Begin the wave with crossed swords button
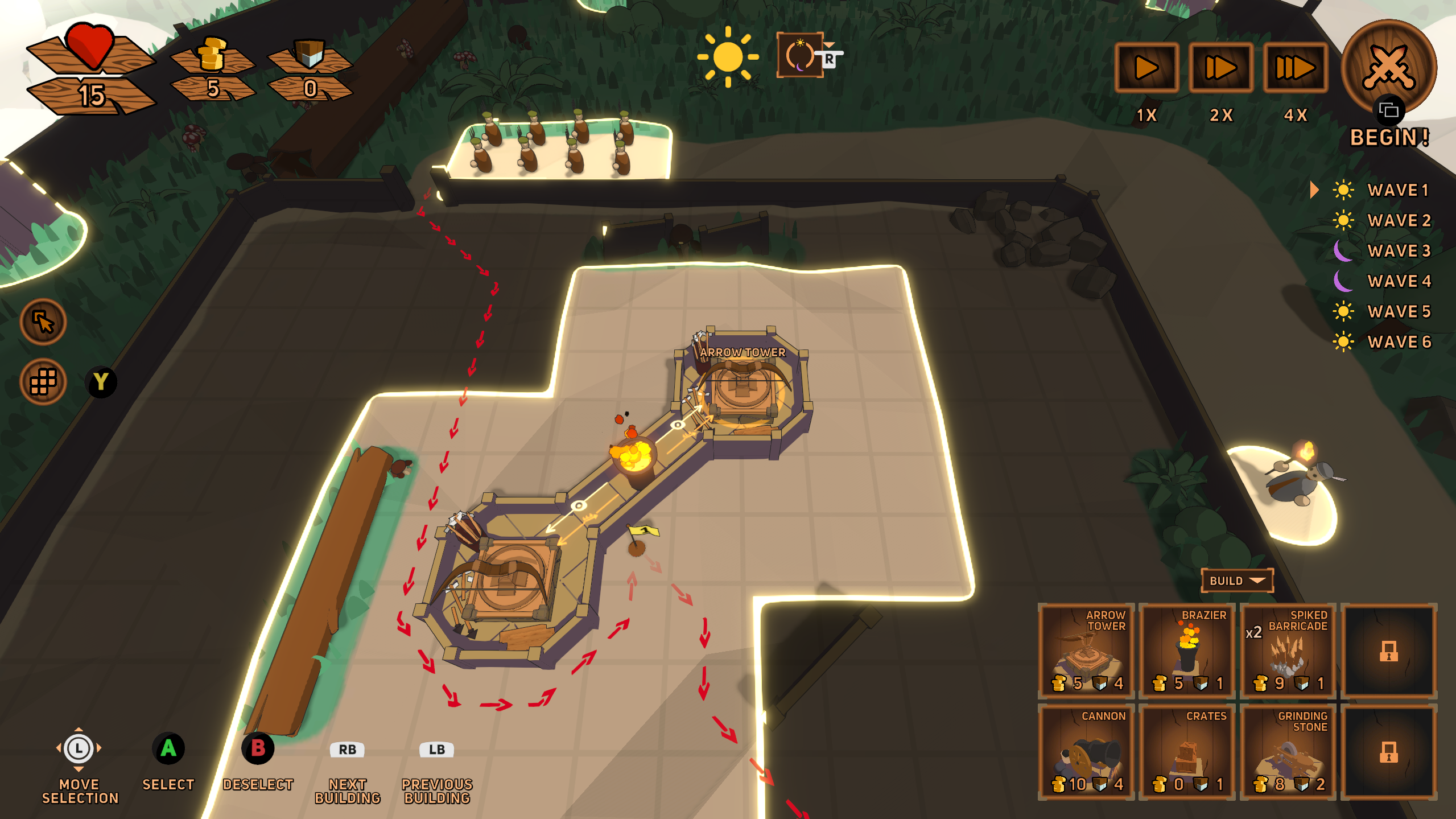The image size is (1456, 819). [1388, 68]
